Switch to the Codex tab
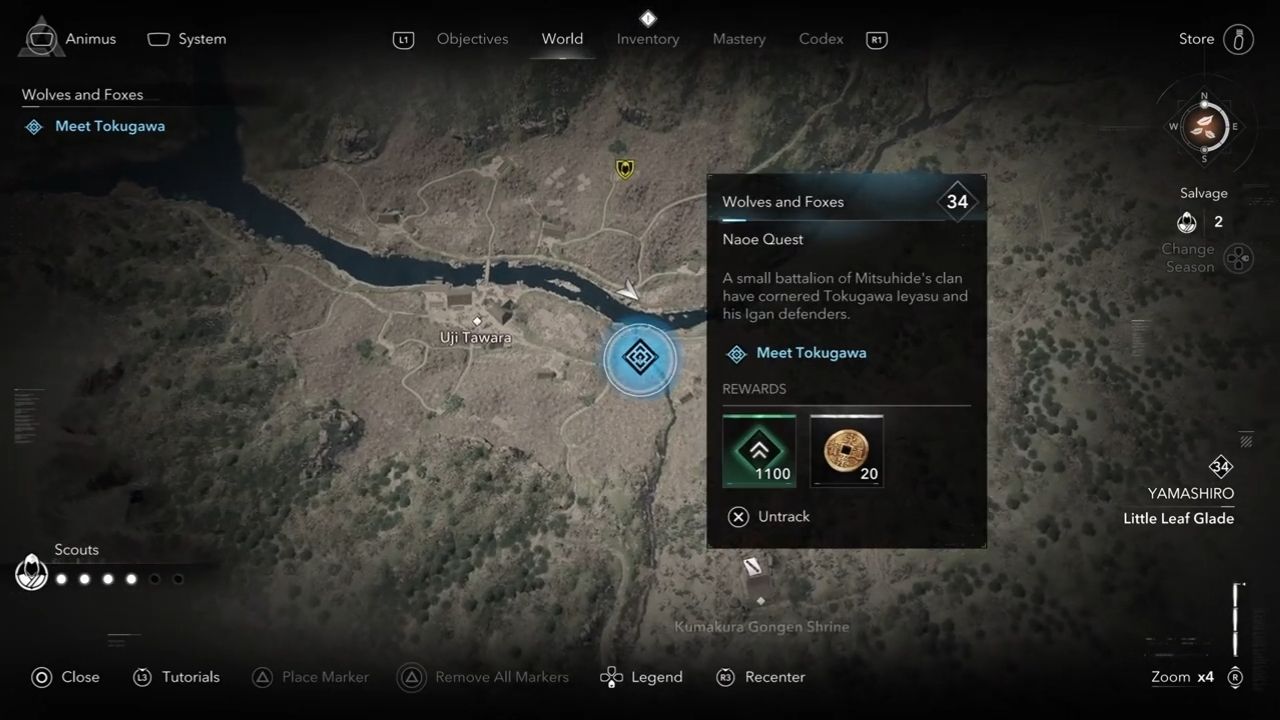This screenshot has height=720, width=1280. point(820,39)
